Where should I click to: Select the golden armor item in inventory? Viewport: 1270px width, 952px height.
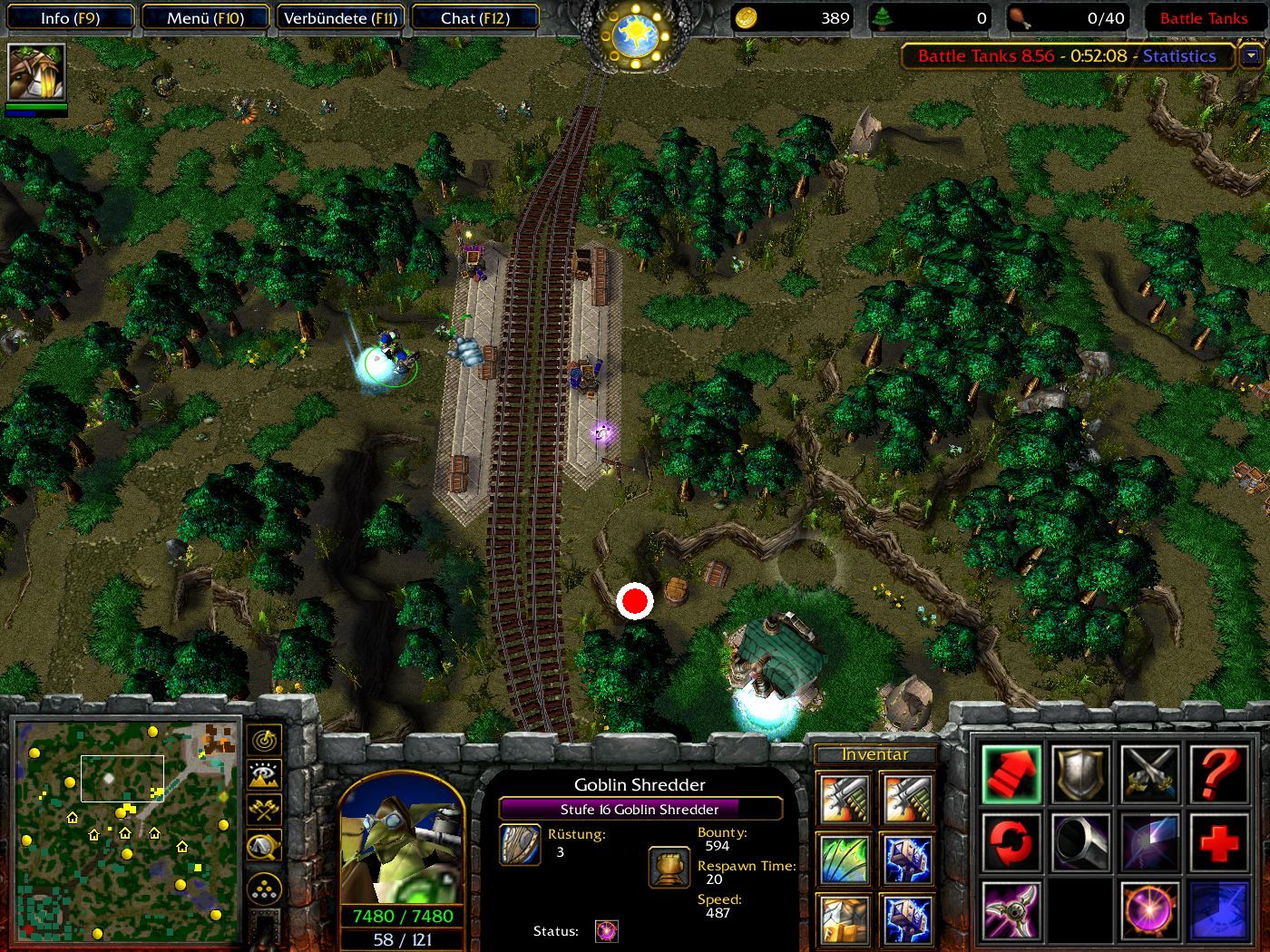click(x=843, y=918)
